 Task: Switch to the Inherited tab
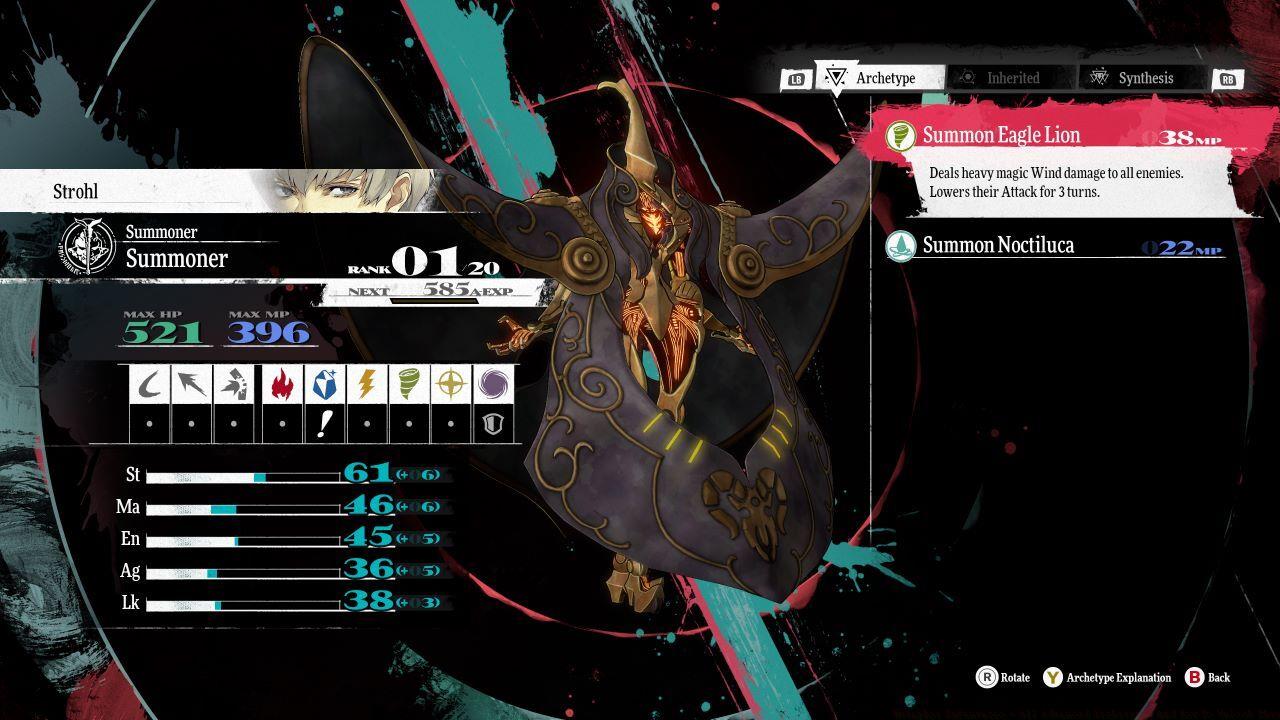[1013, 78]
